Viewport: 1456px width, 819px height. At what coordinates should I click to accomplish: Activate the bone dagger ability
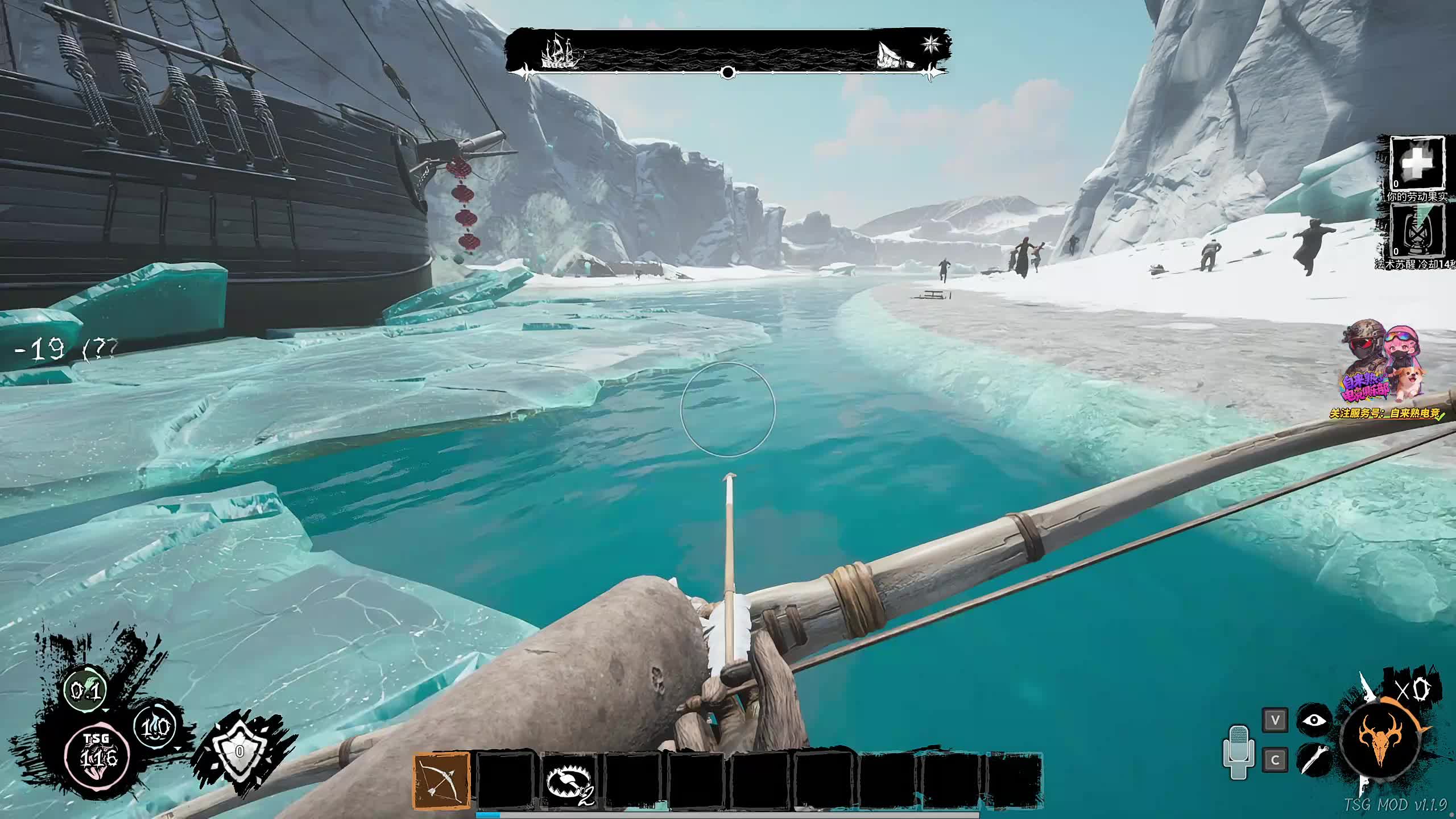point(1314,759)
